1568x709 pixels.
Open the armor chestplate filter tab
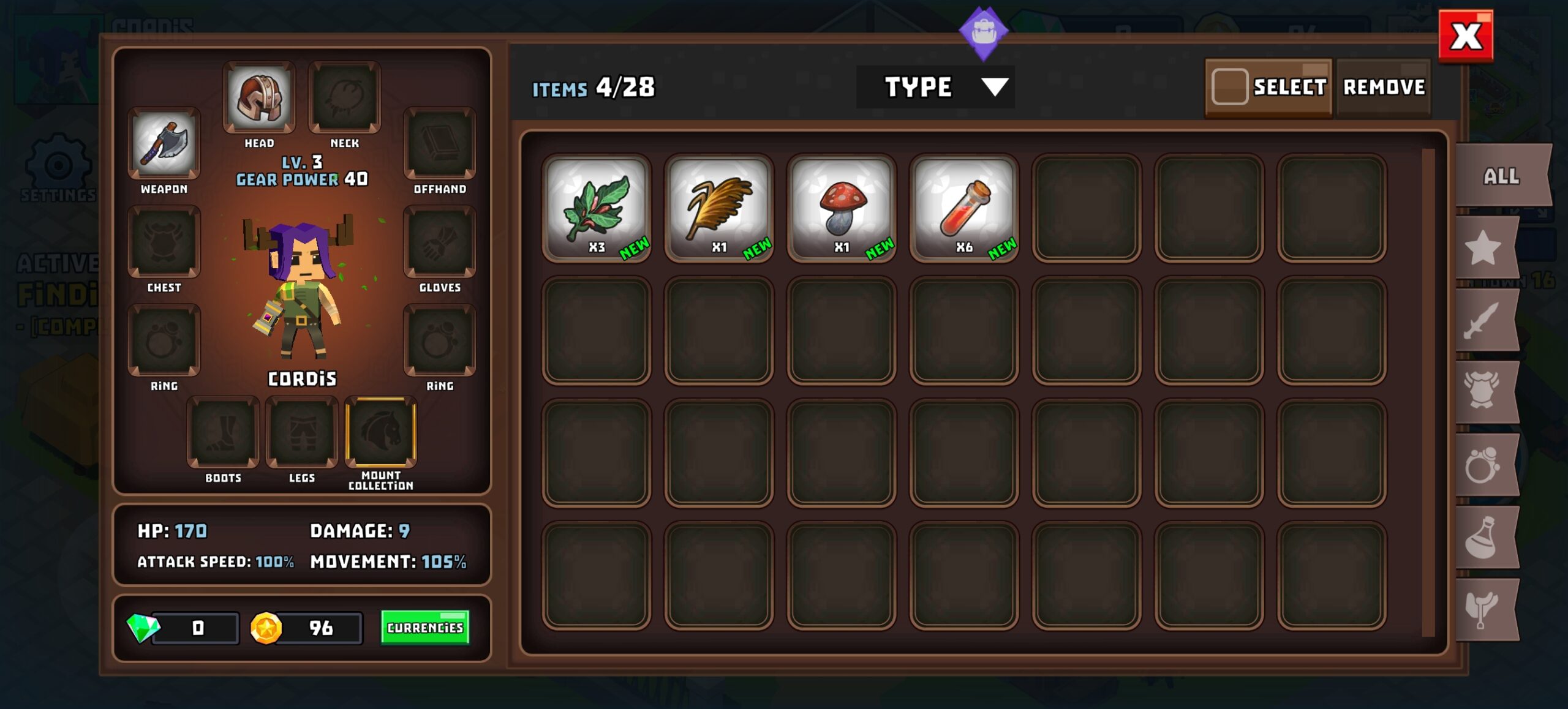coord(1483,392)
